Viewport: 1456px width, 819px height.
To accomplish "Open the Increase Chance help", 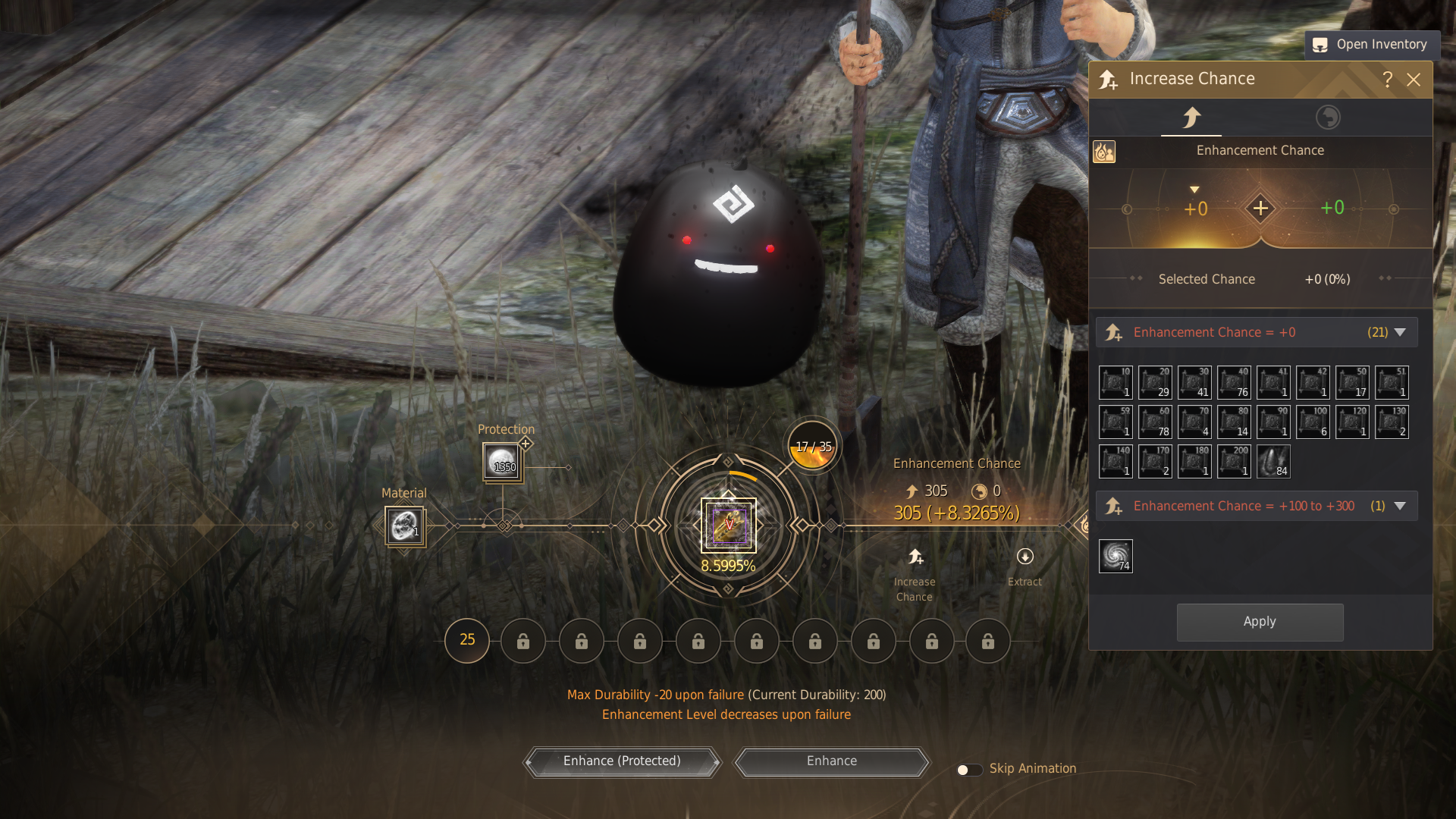I will click(1388, 80).
